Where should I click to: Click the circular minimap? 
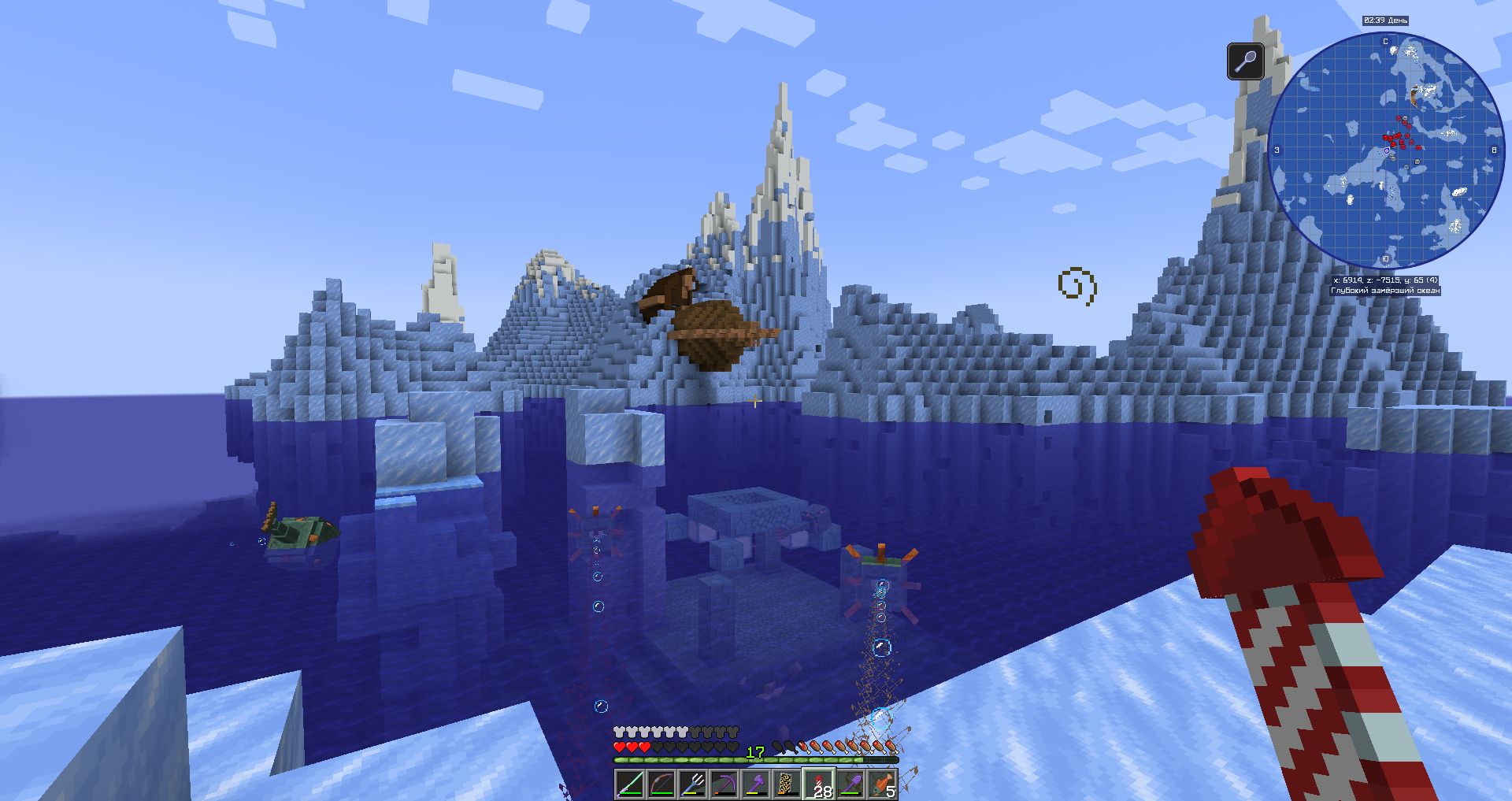[x=1386, y=150]
